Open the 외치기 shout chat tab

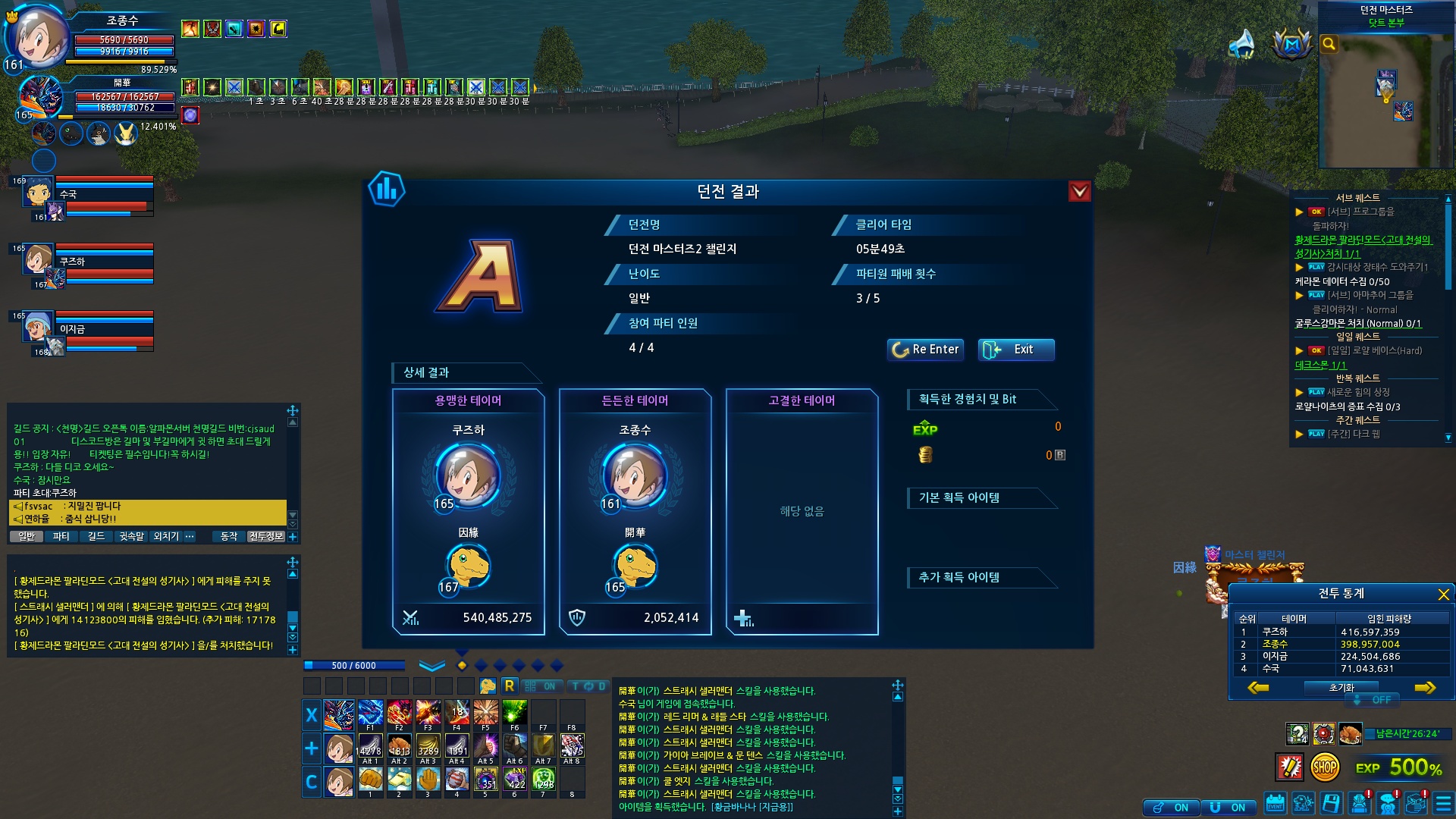[x=166, y=537]
